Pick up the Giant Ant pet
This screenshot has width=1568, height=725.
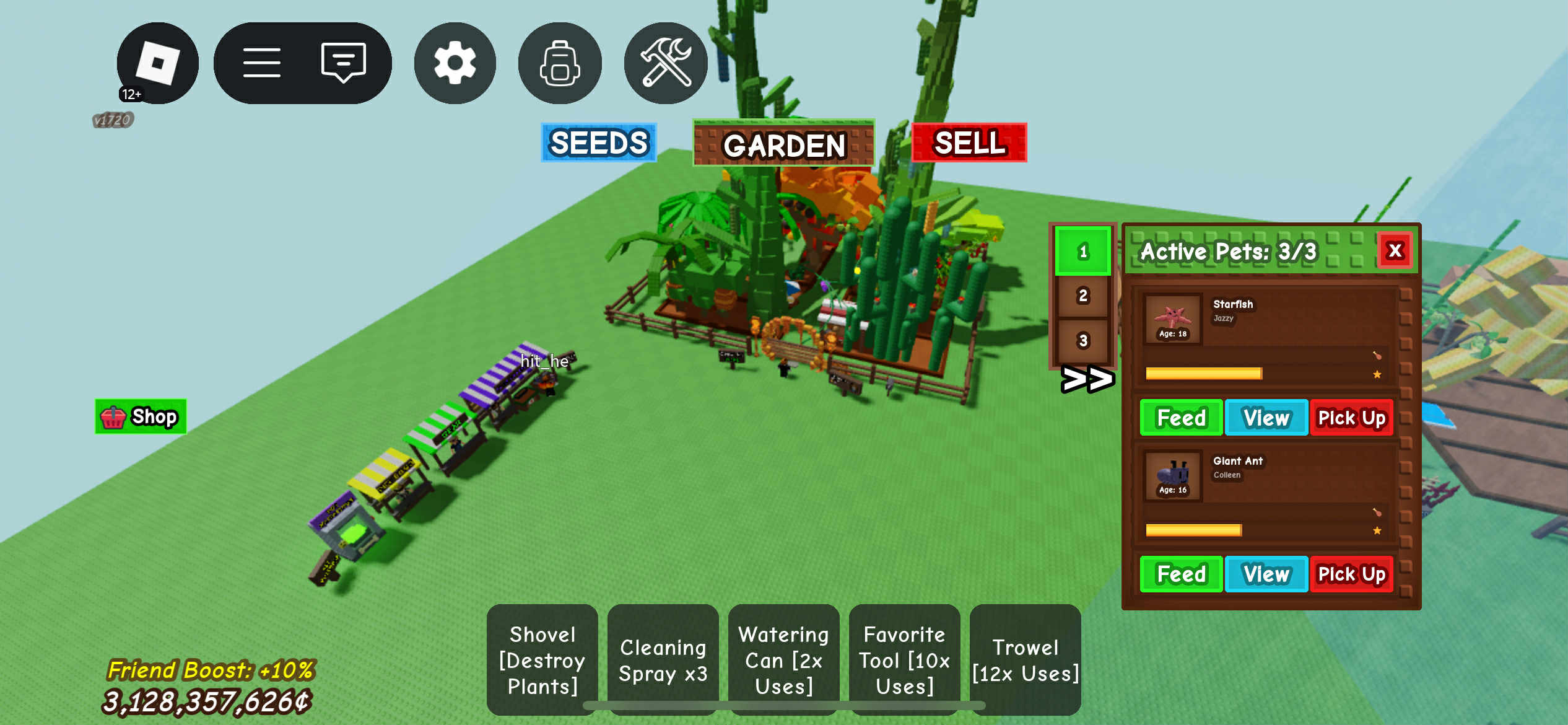click(x=1351, y=574)
